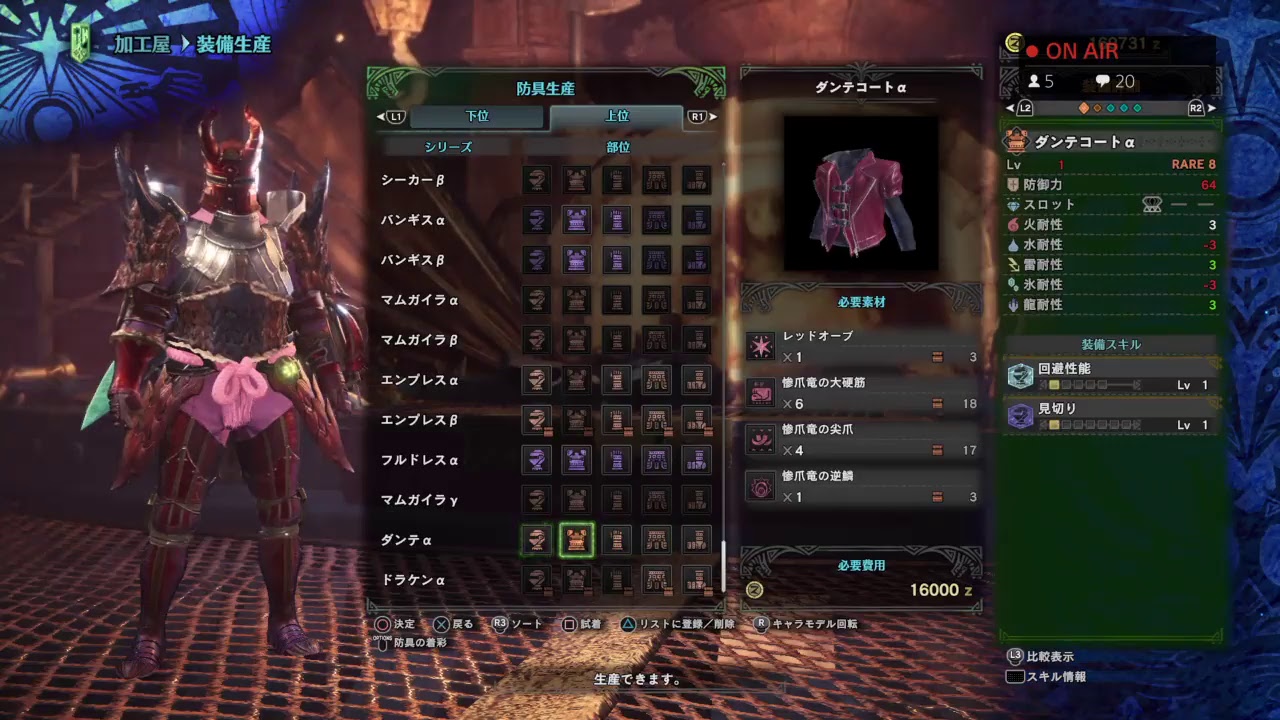Select the シーカーβ armor series row

click(x=413, y=180)
